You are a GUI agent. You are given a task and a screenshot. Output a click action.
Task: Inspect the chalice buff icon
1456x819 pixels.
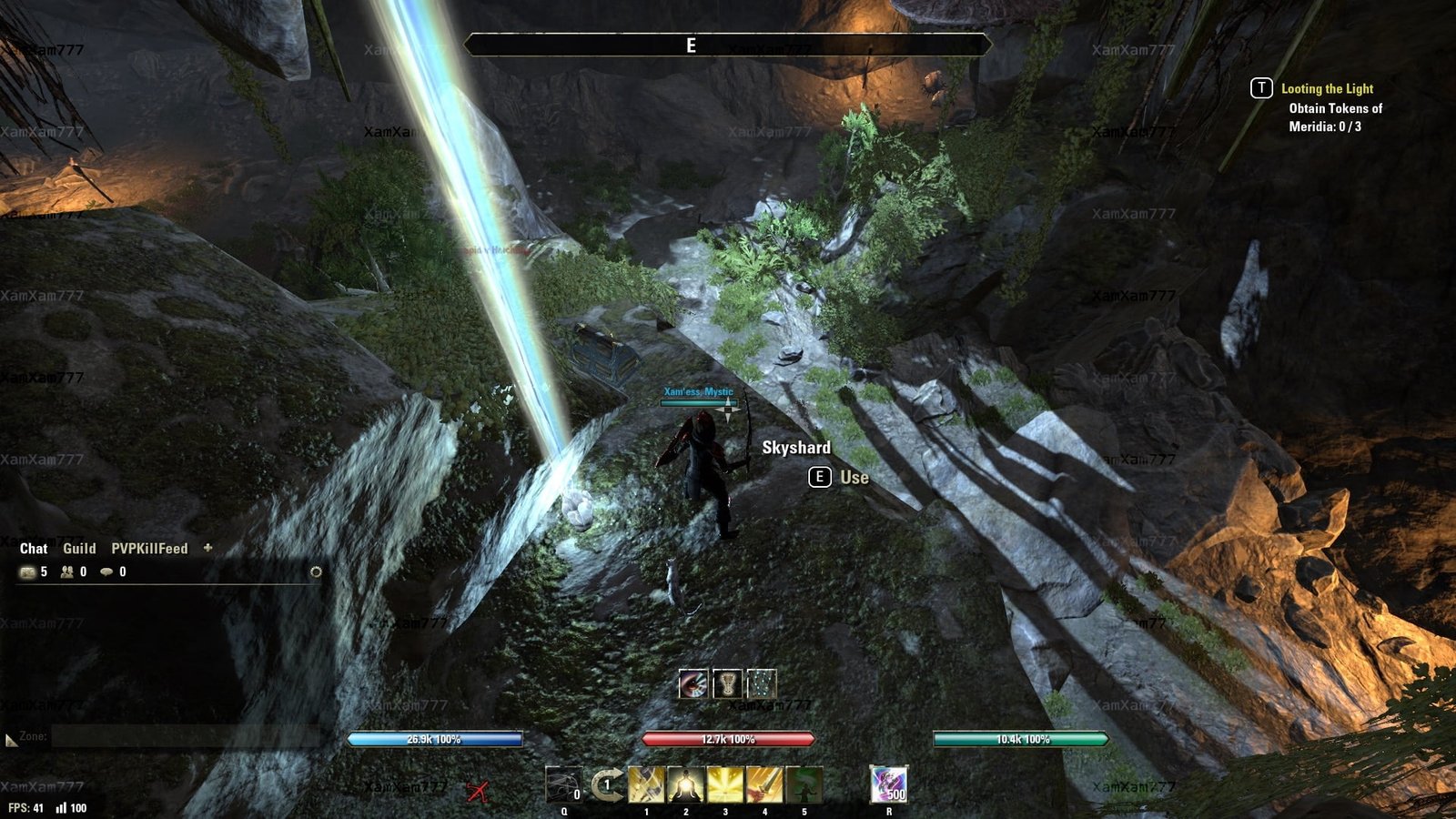click(x=727, y=683)
